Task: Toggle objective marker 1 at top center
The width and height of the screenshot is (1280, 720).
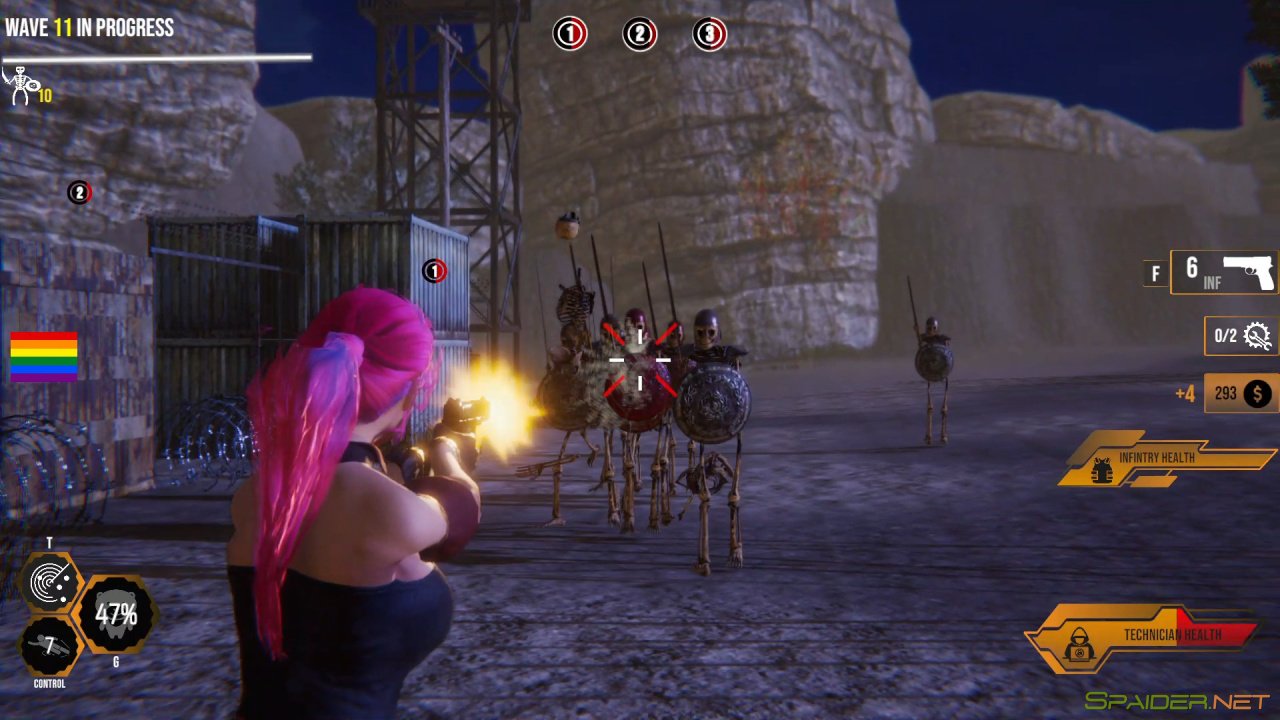Action: [x=568, y=33]
